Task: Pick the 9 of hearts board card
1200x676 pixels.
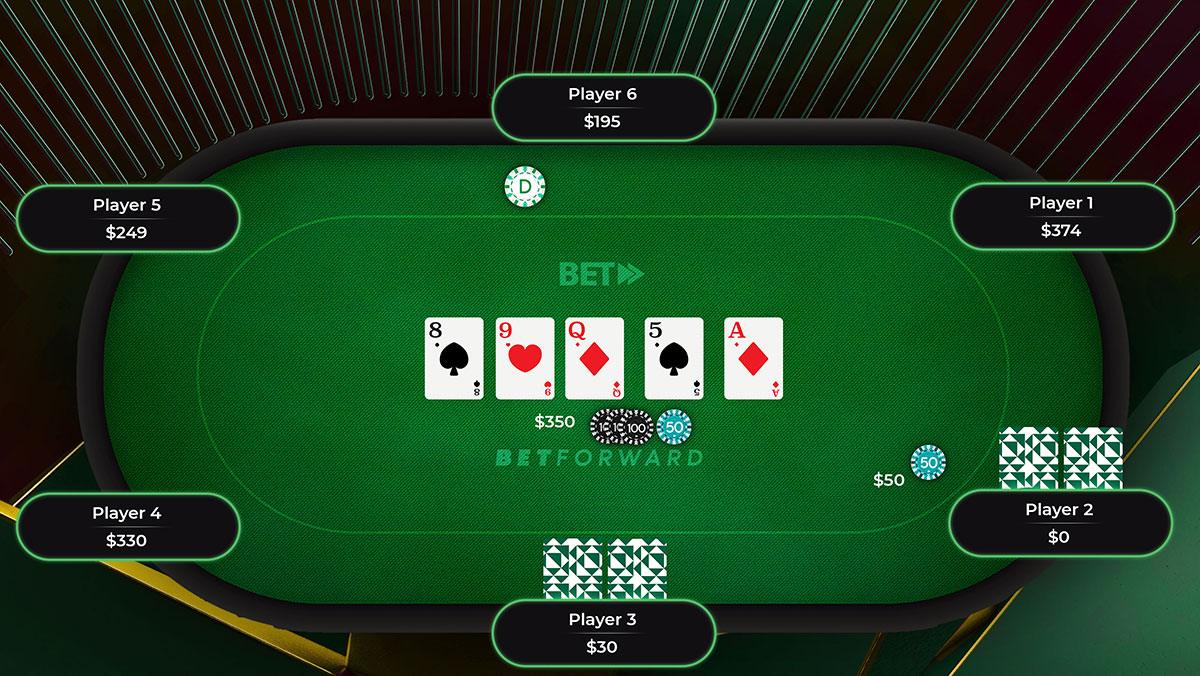Action: tap(525, 359)
